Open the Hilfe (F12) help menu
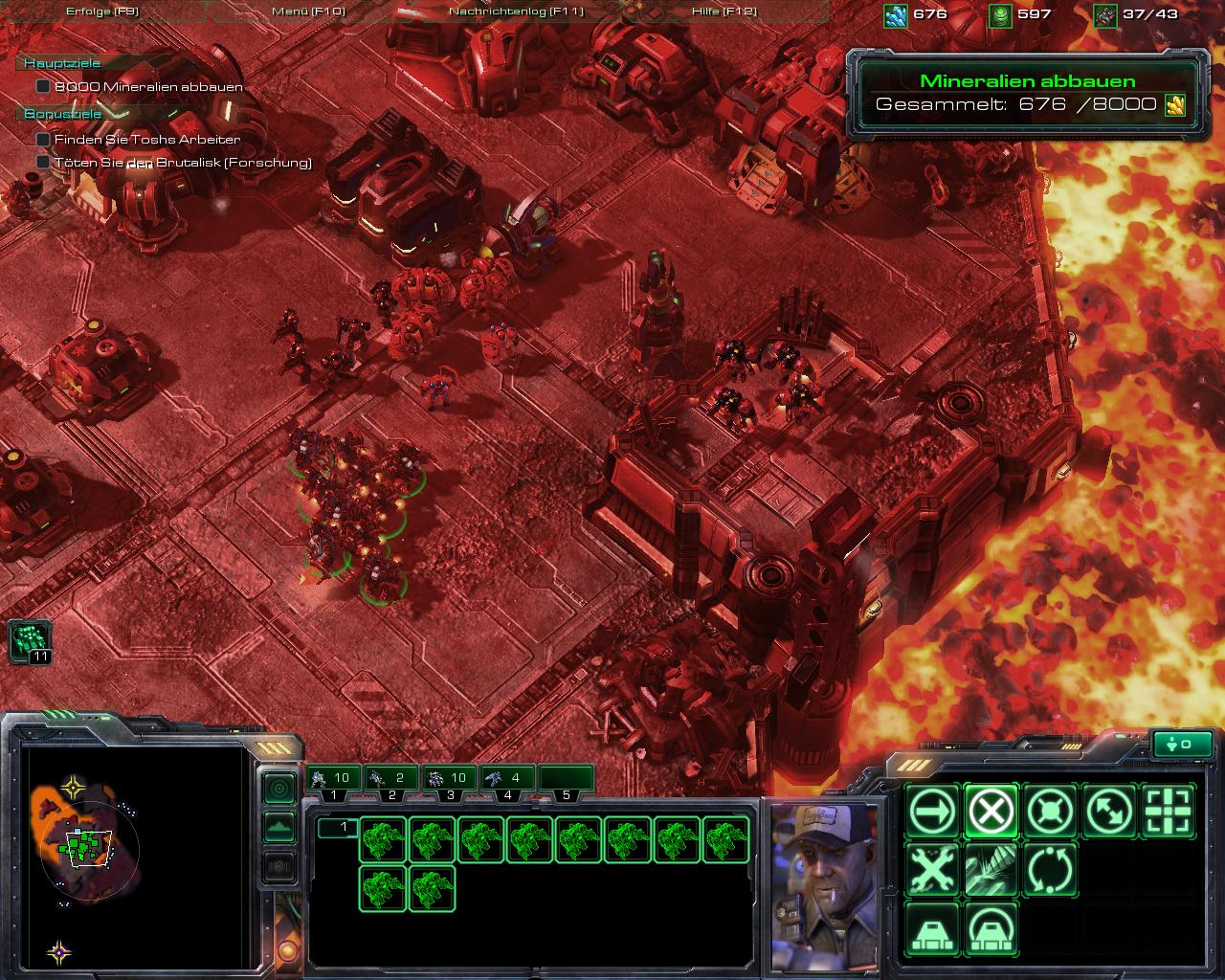 (724, 11)
